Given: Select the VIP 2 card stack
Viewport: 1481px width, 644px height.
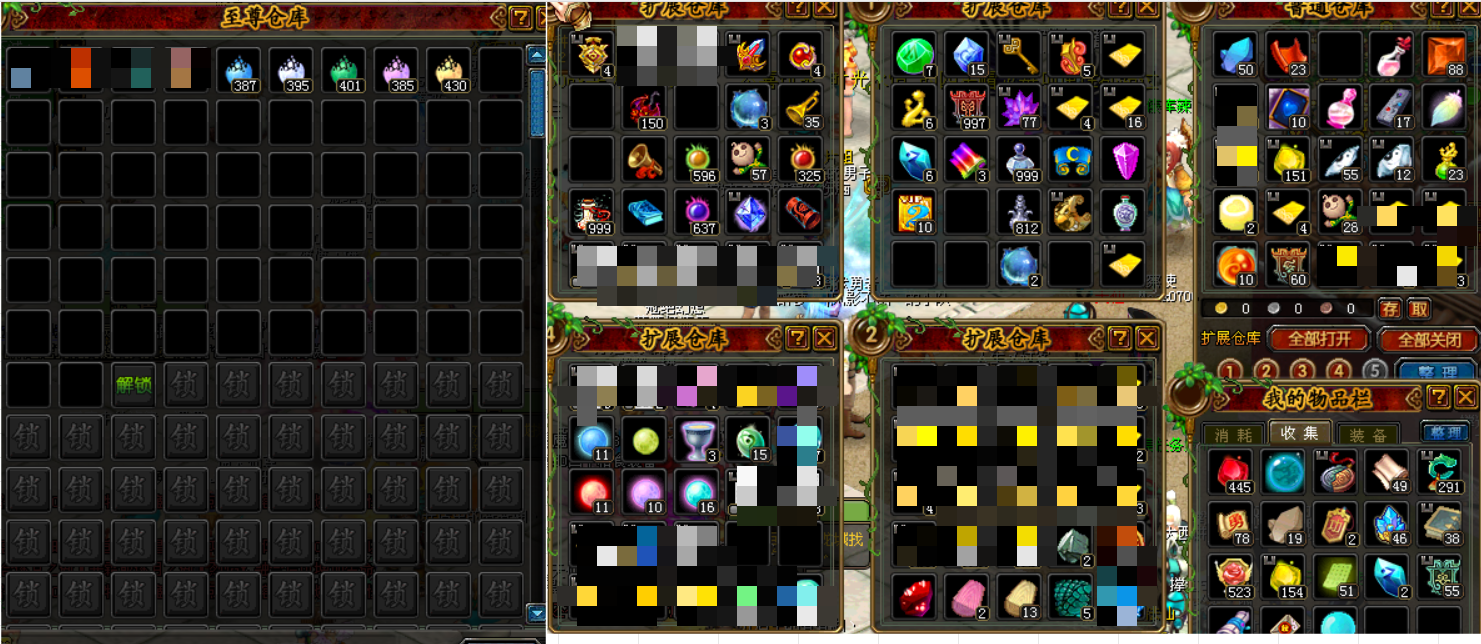Looking at the screenshot, I should tap(914, 210).
